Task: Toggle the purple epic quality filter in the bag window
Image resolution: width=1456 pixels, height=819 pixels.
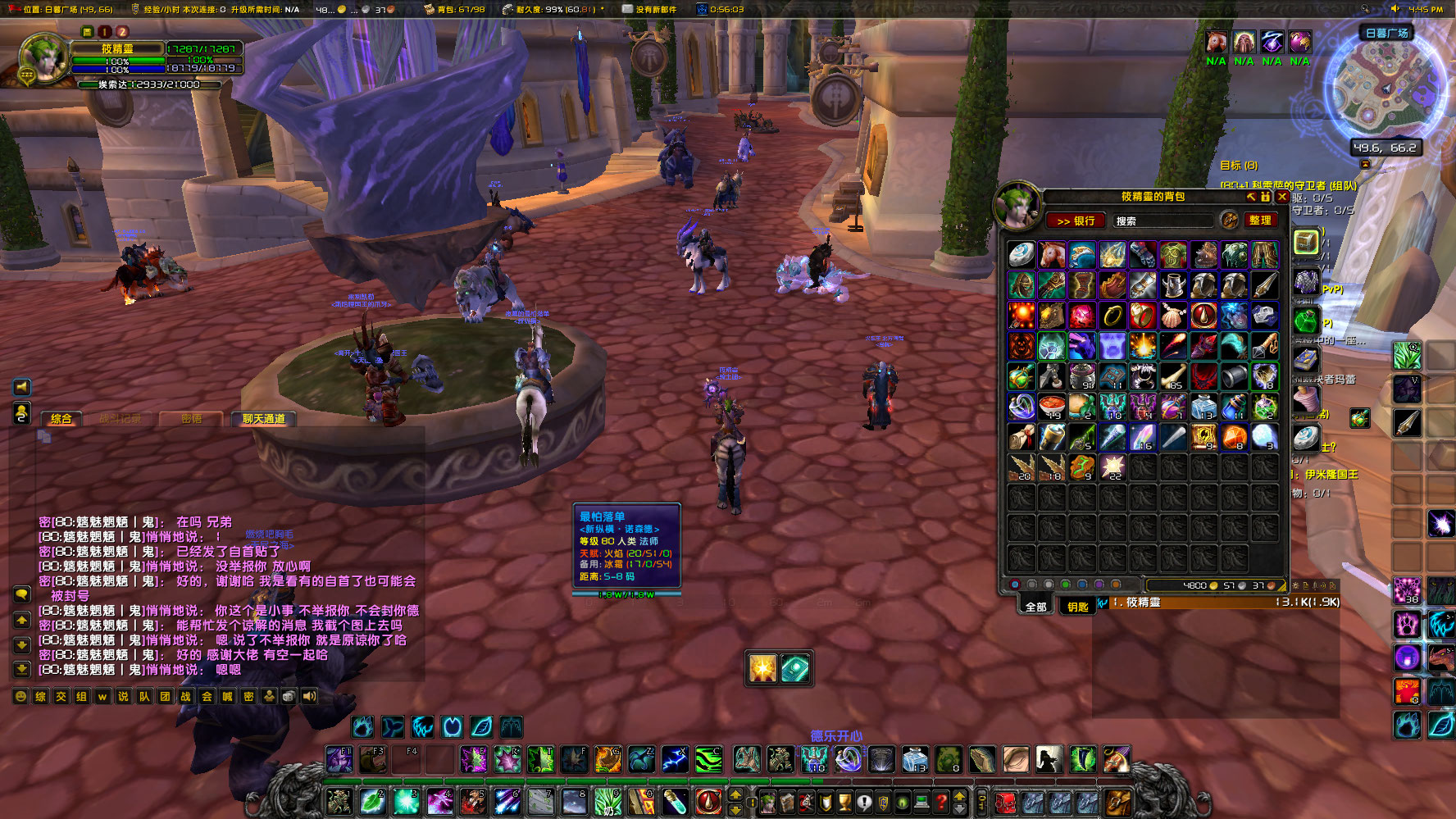Action: (x=1099, y=585)
